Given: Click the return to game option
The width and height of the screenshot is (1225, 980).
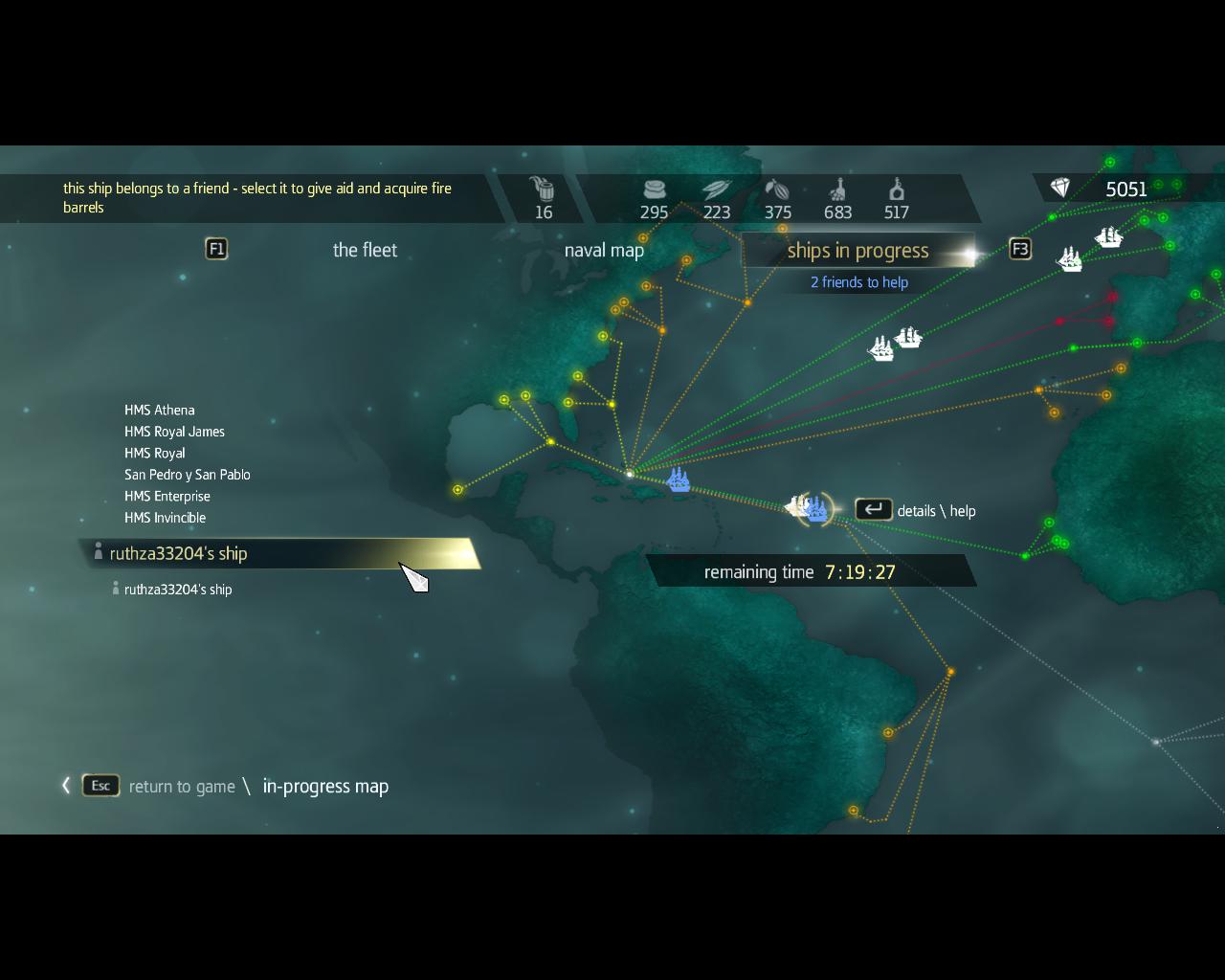Looking at the screenshot, I should point(181,787).
